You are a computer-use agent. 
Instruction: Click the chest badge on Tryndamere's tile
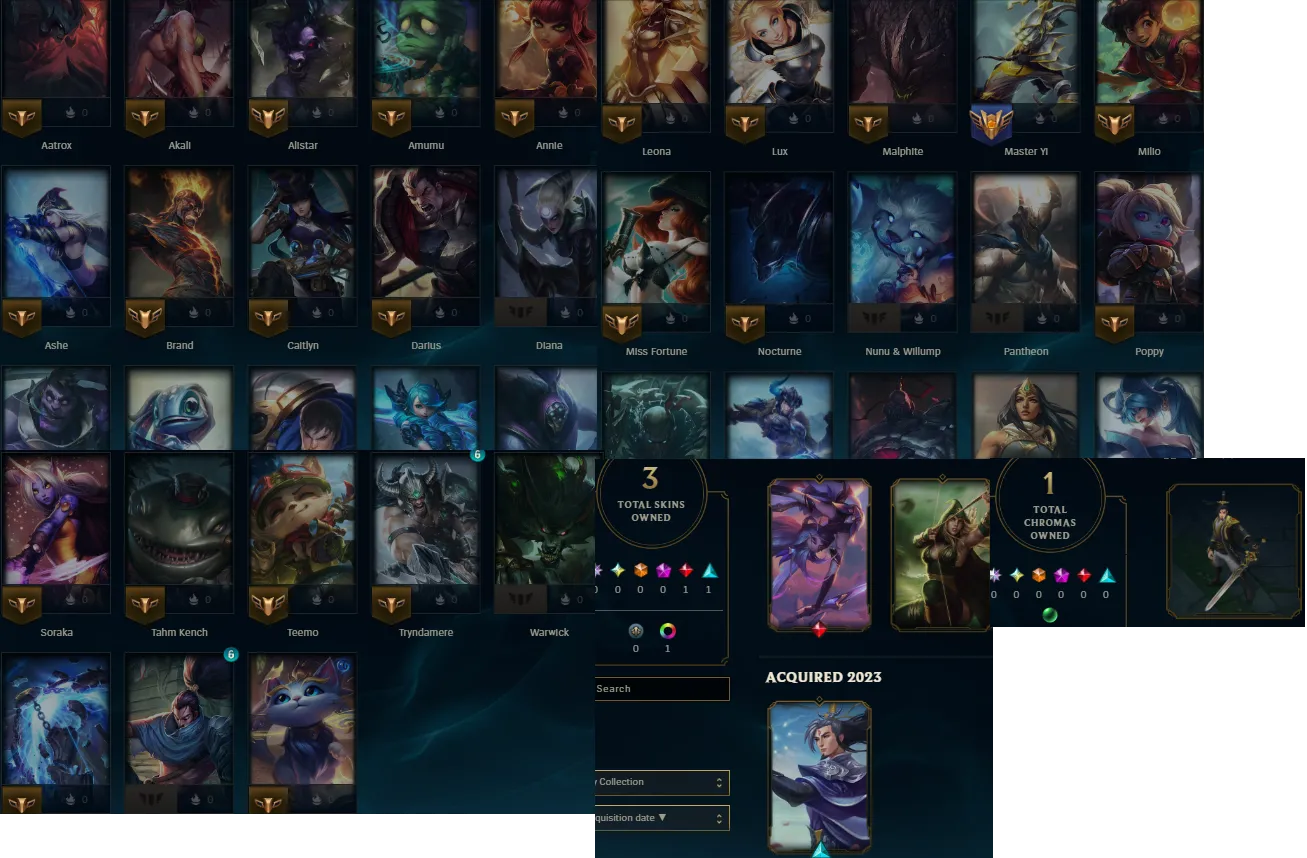click(477, 454)
